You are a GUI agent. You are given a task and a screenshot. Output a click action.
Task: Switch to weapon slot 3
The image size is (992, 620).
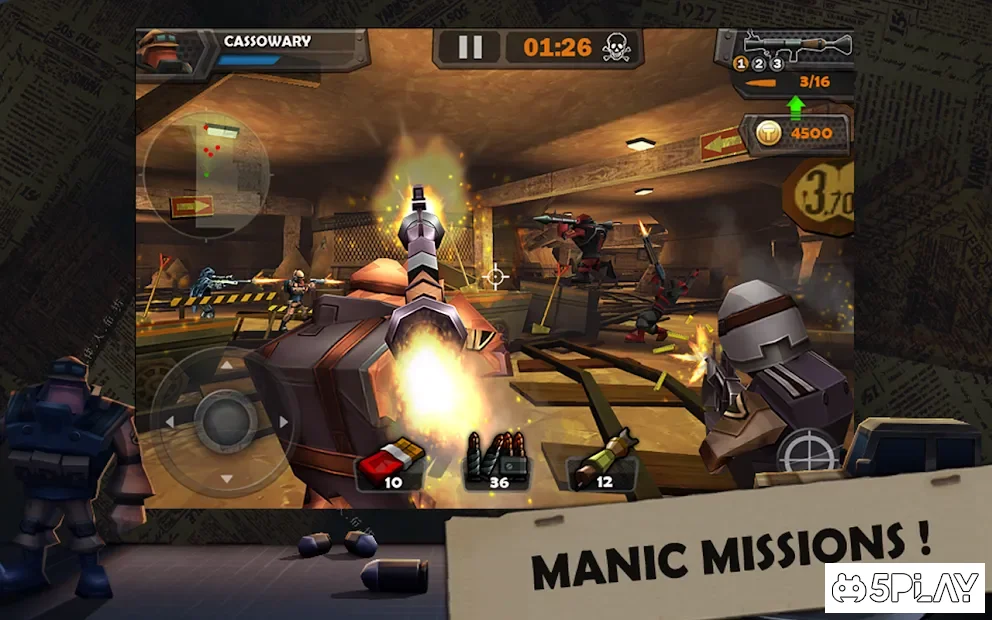tap(776, 64)
